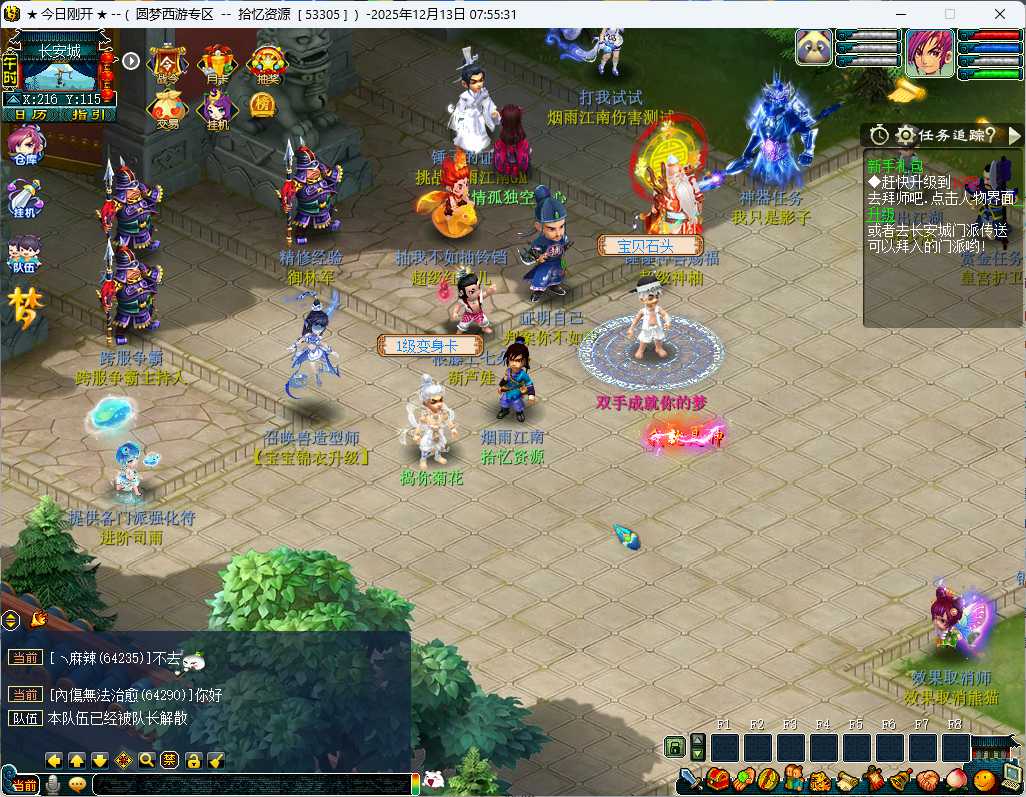
Task: Open the 仓库 warehouse icon
Action: click(x=24, y=148)
